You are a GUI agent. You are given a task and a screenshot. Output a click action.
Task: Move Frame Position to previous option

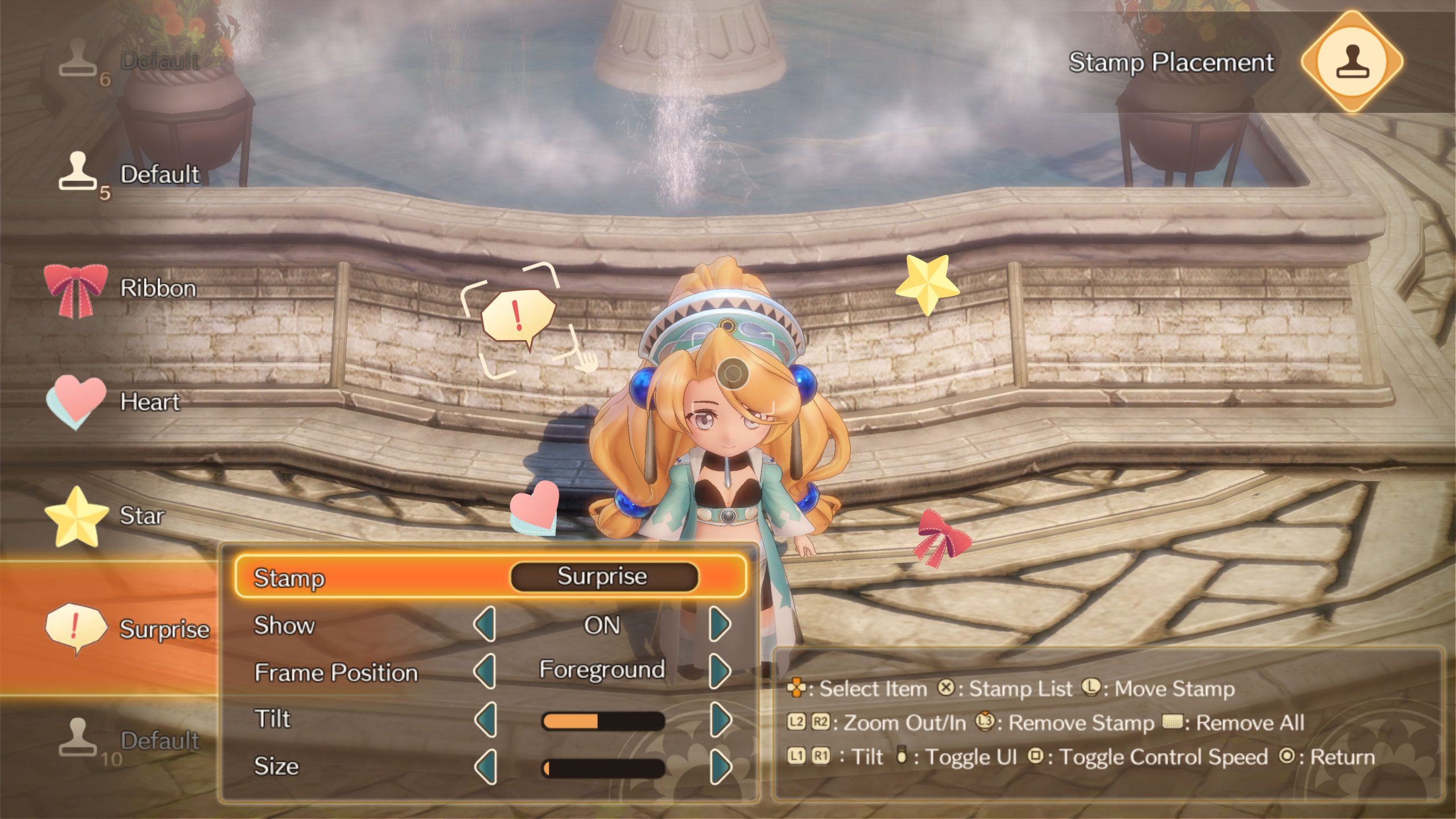click(x=485, y=672)
